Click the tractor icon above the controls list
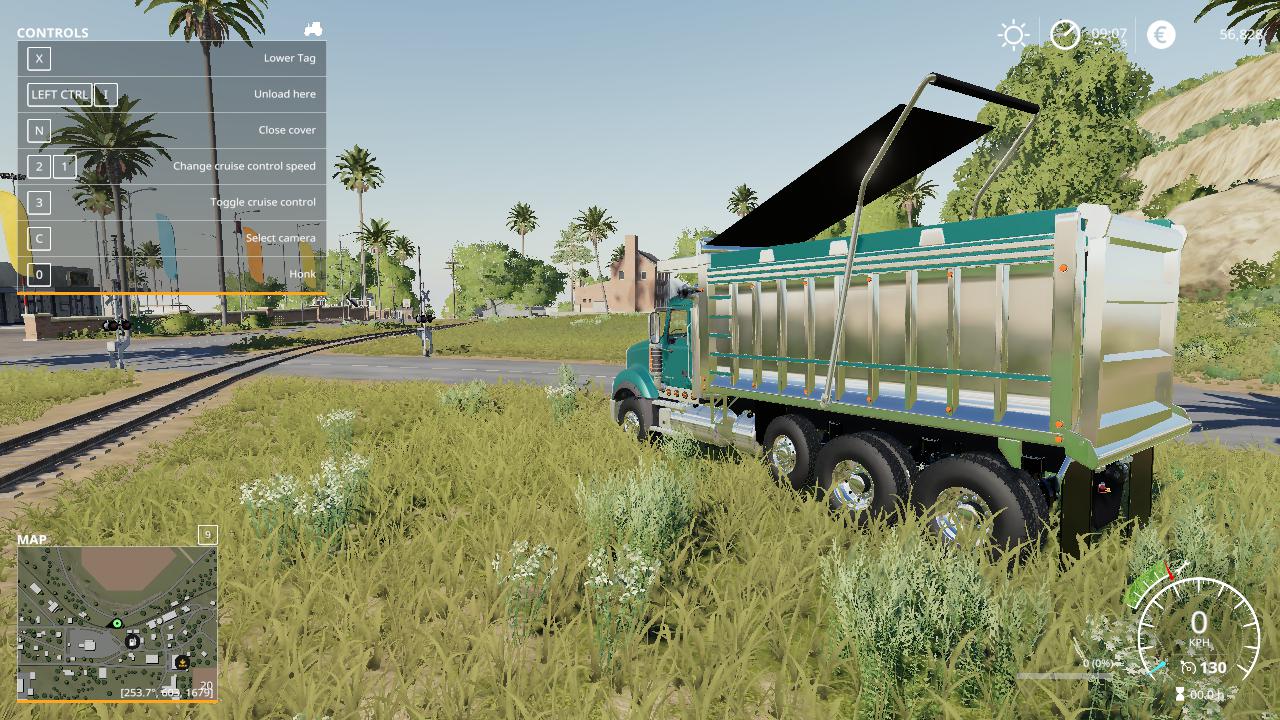1280x720 pixels. [313, 30]
